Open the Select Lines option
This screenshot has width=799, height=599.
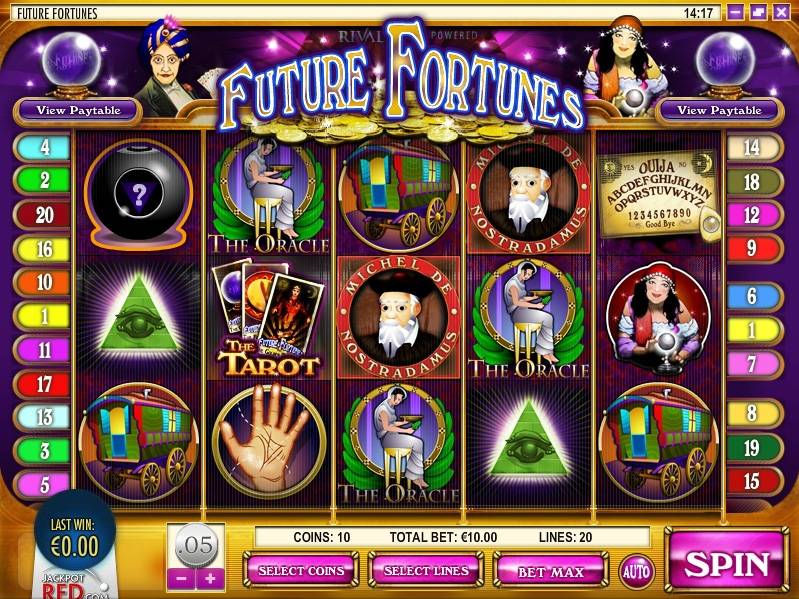click(x=426, y=571)
